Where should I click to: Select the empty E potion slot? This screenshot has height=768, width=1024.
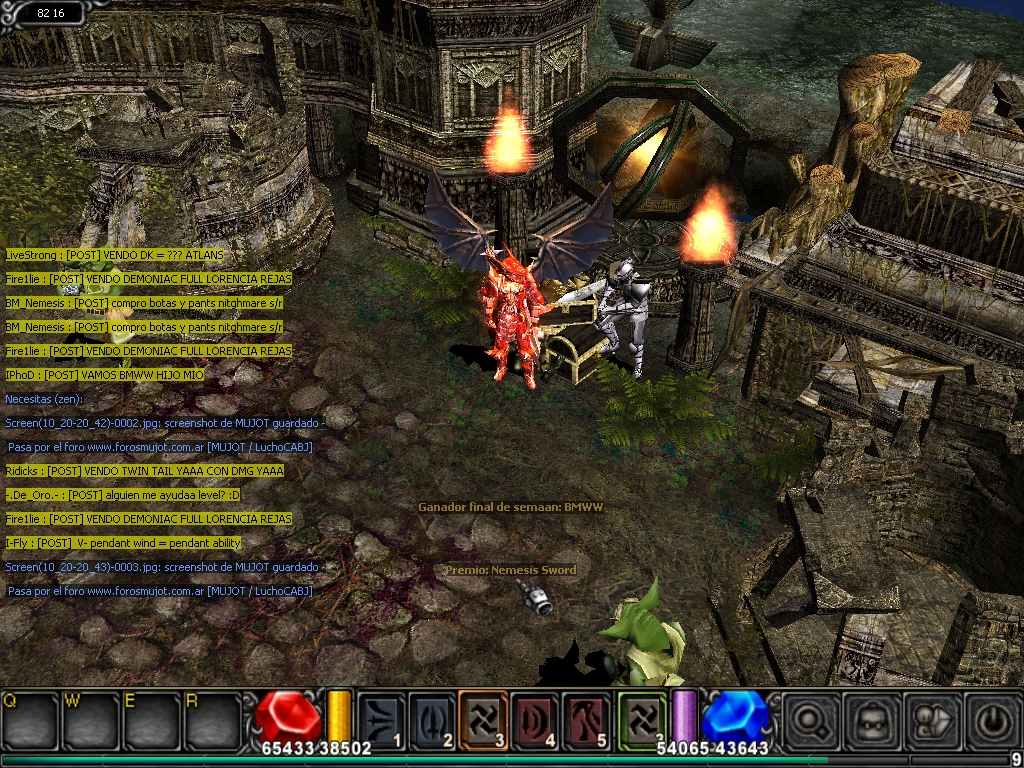pos(153,720)
